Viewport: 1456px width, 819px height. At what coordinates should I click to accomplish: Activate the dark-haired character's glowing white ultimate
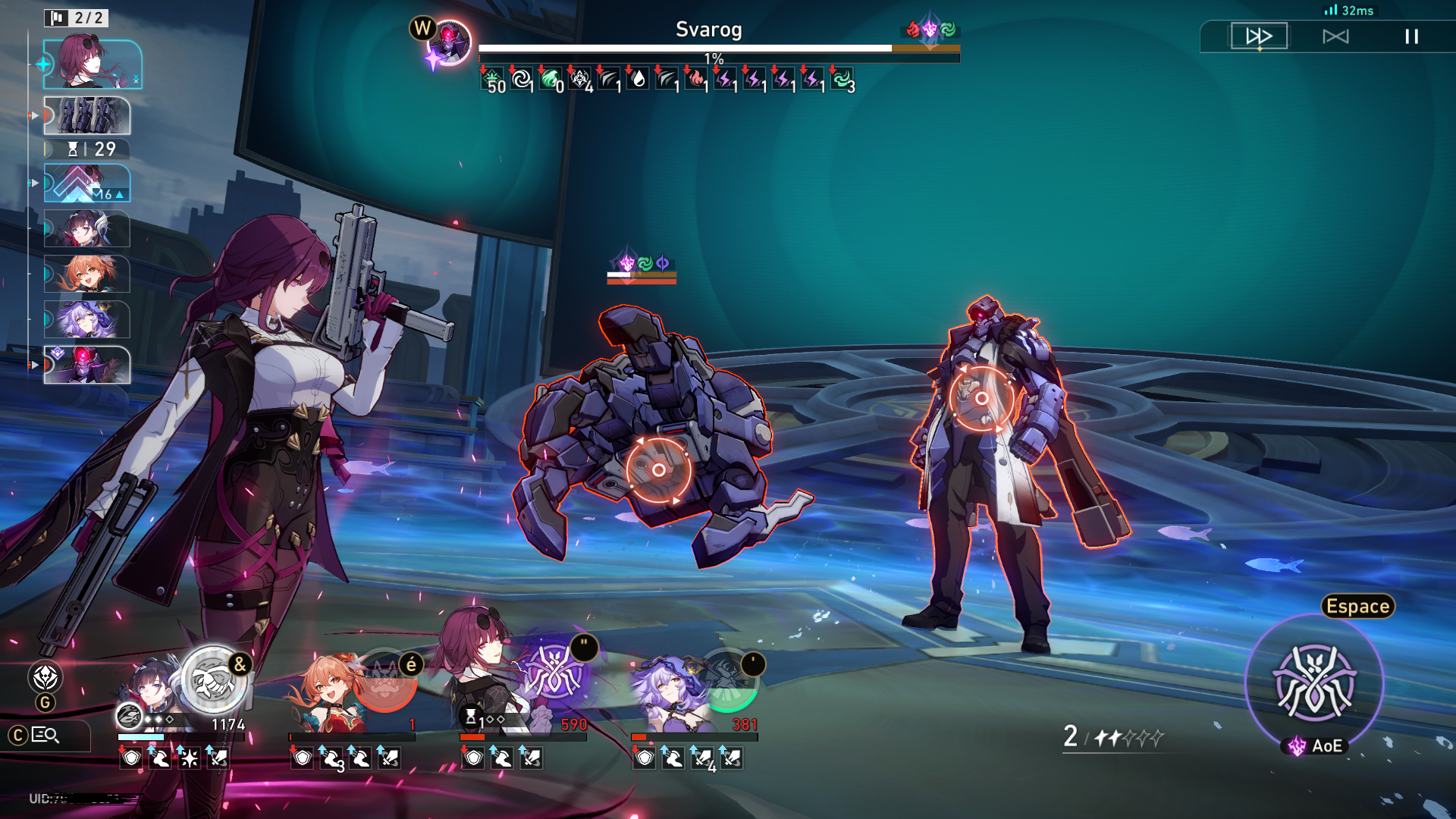[214, 679]
